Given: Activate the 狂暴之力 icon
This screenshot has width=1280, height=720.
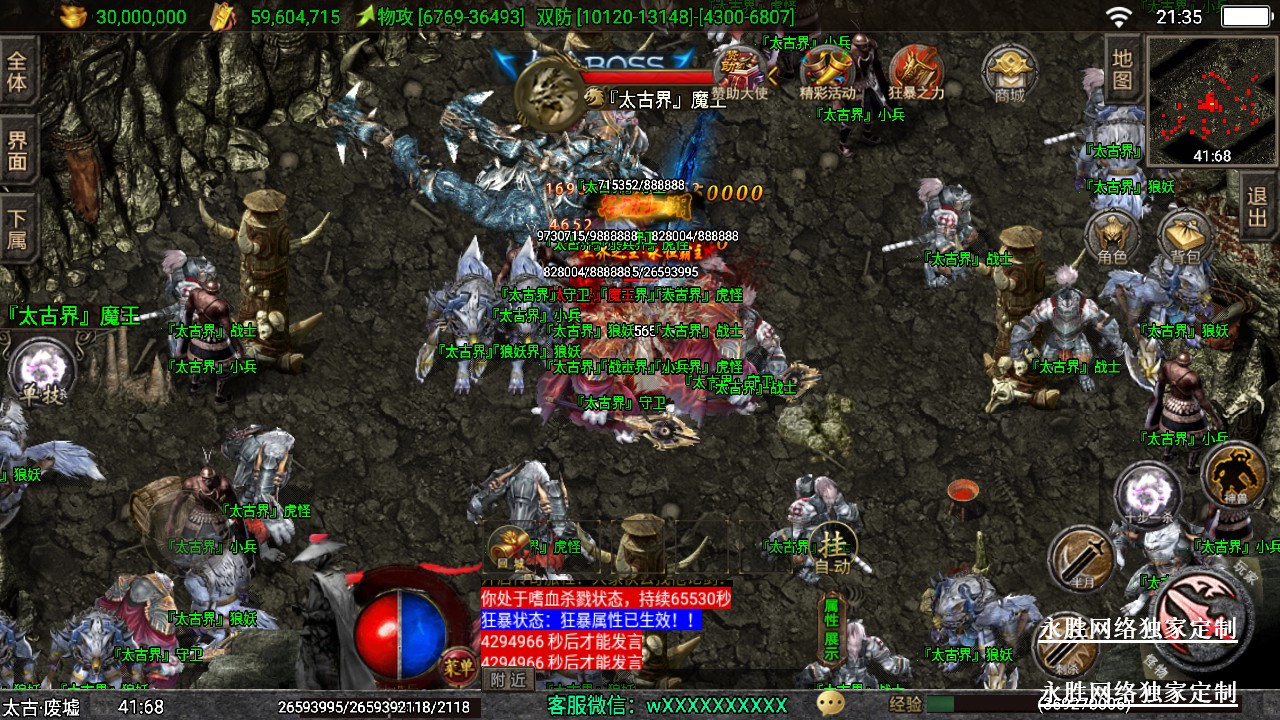Looking at the screenshot, I should coord(916,72).
